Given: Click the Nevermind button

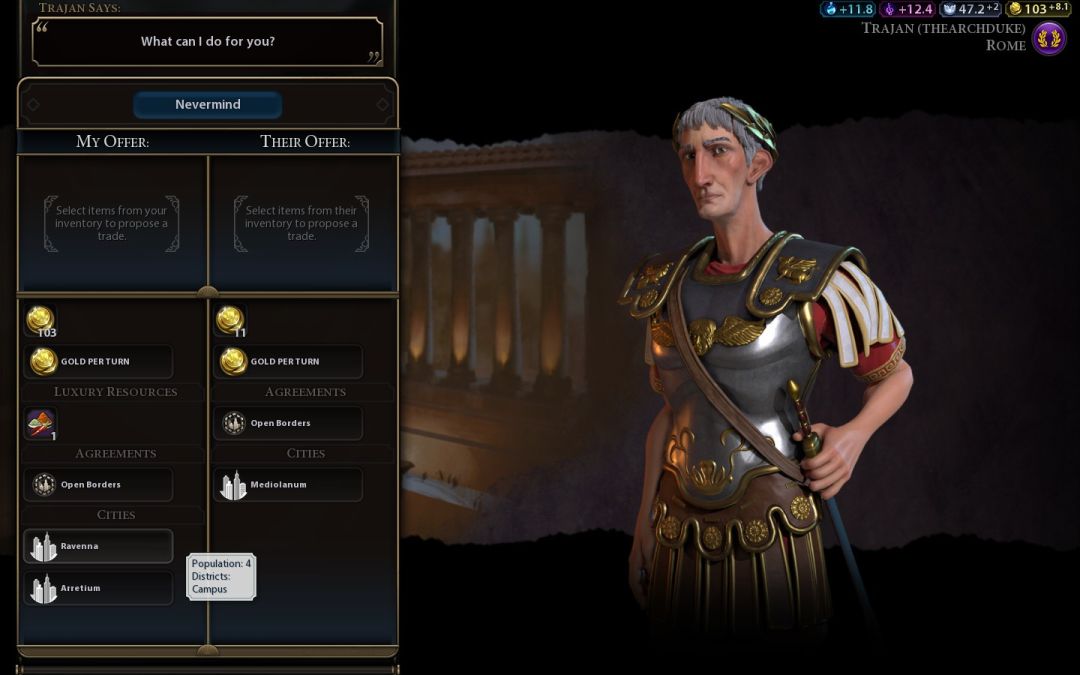Looking at the screenshot, I should (x=208, y=105).
